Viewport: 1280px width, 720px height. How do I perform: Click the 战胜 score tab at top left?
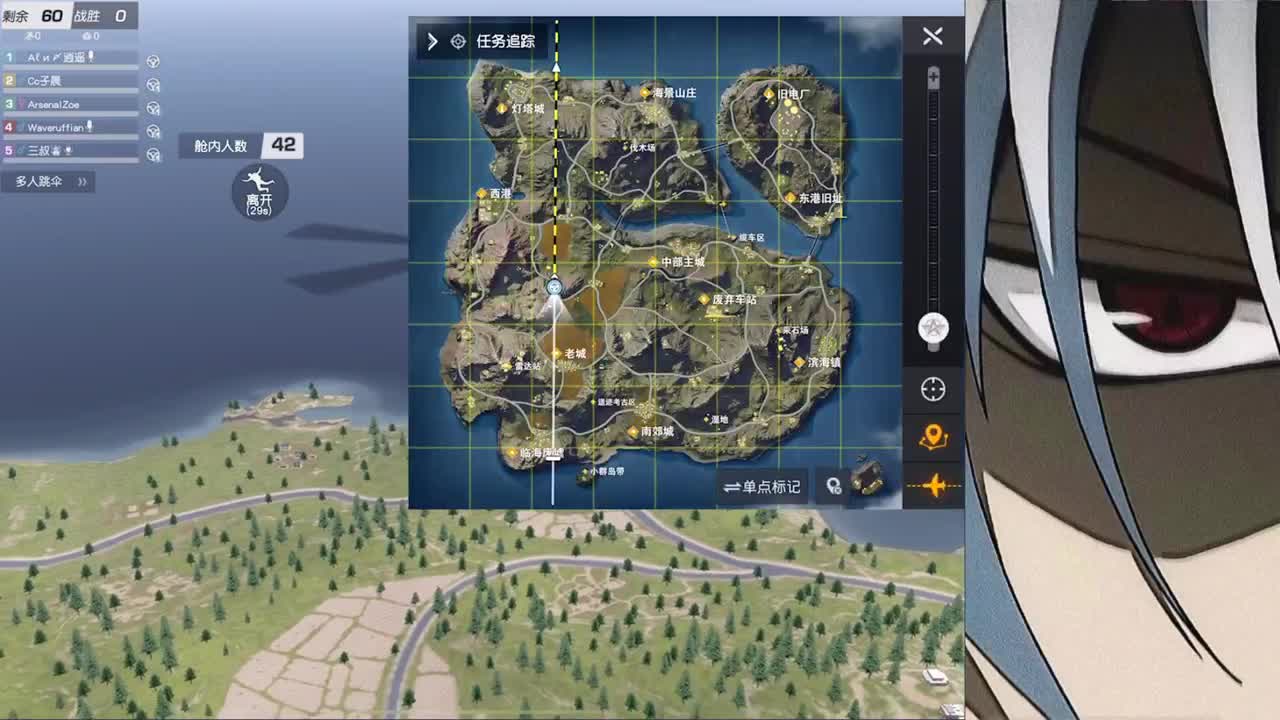103,16
